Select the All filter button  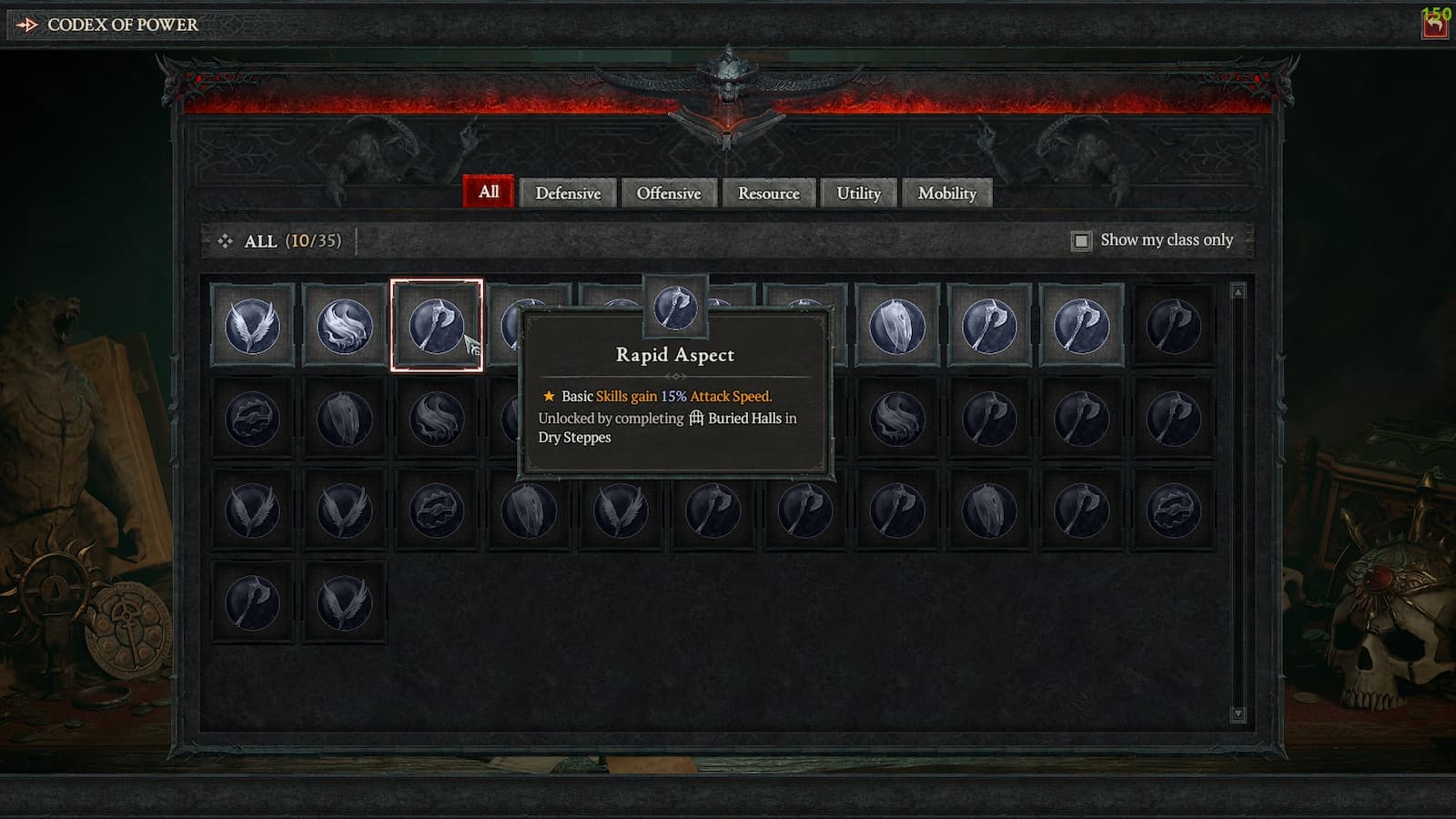pos(489,192)
